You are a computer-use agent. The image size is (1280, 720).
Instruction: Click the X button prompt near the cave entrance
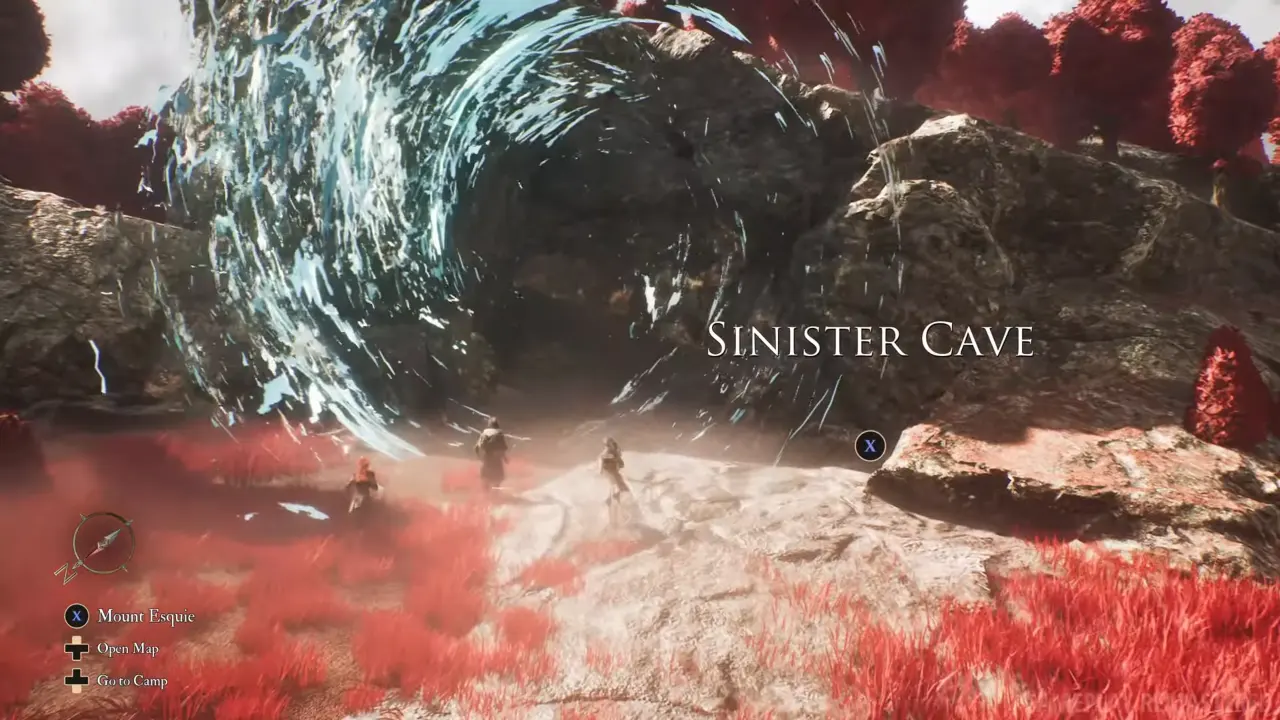pos(870,447)
